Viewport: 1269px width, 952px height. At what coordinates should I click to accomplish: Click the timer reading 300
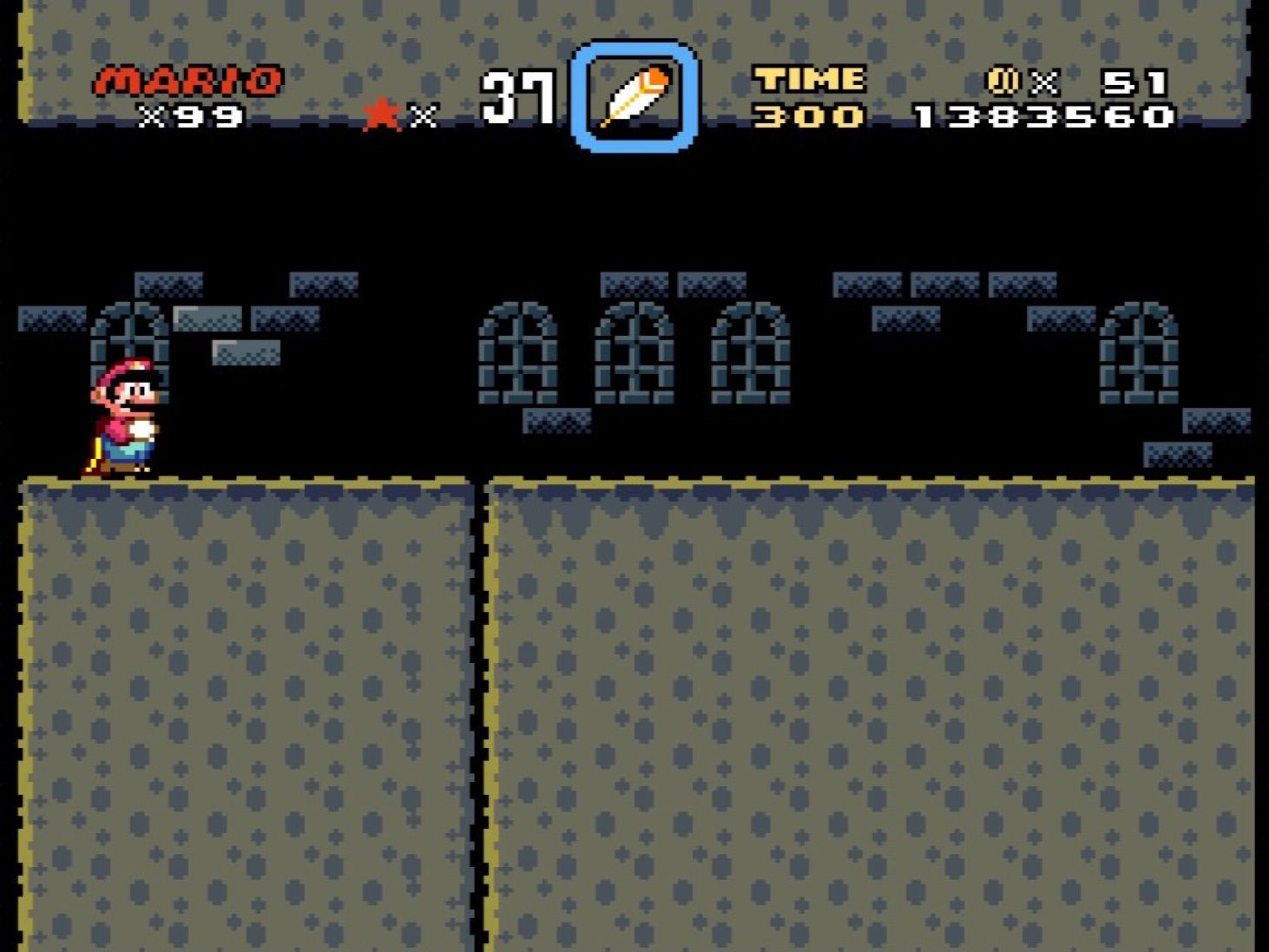(807, 115)
